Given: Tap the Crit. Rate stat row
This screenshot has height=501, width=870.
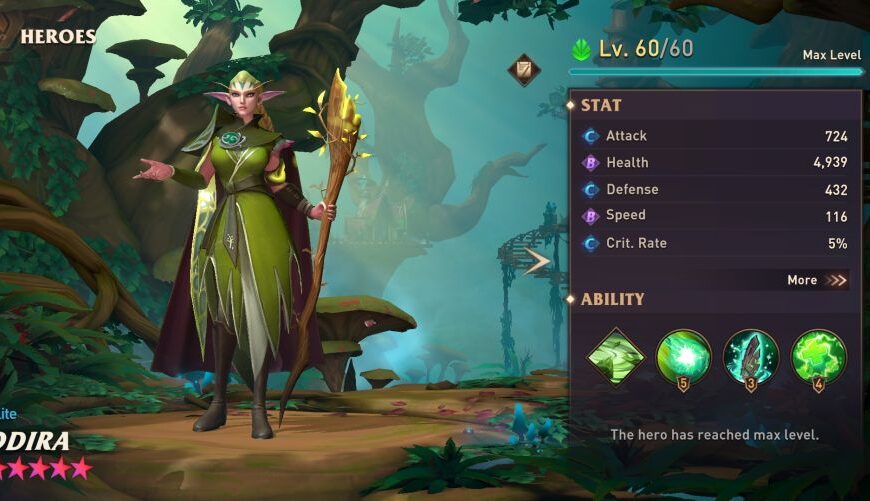Looking at the screenshot, I should pyautogui.click(x=714, y=243).
